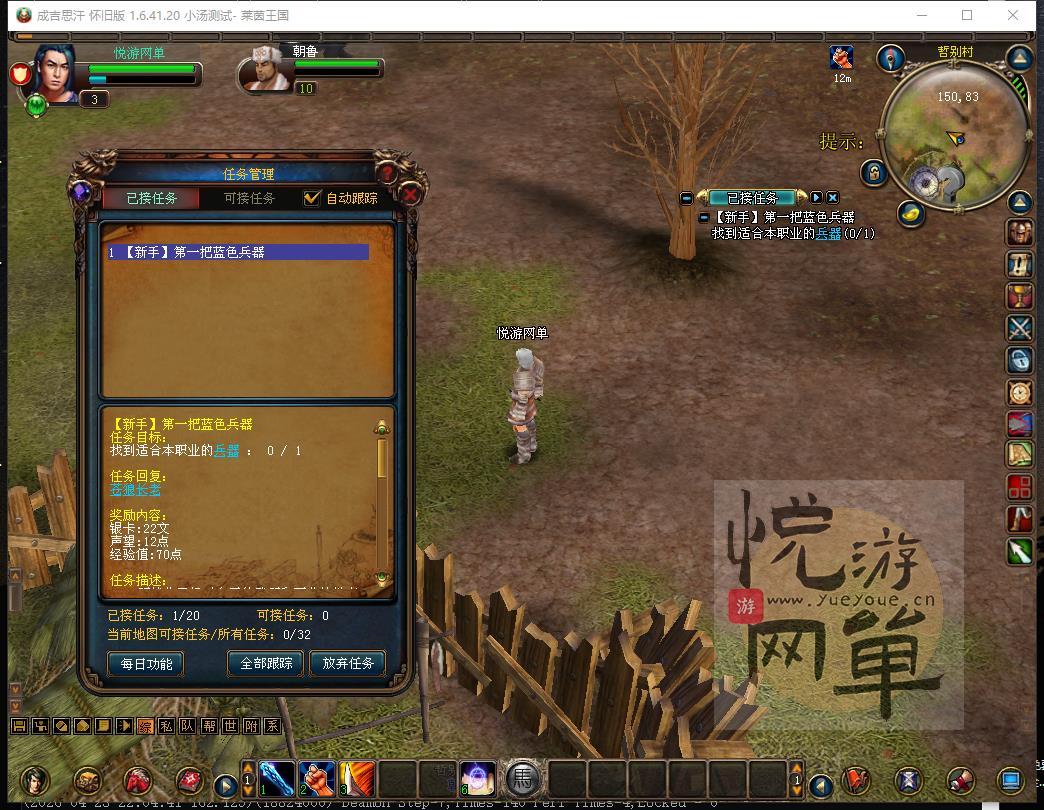Activate the blue sword skill in slot 1
Screen dimensions: 1044x810
(x=277, y=778)
